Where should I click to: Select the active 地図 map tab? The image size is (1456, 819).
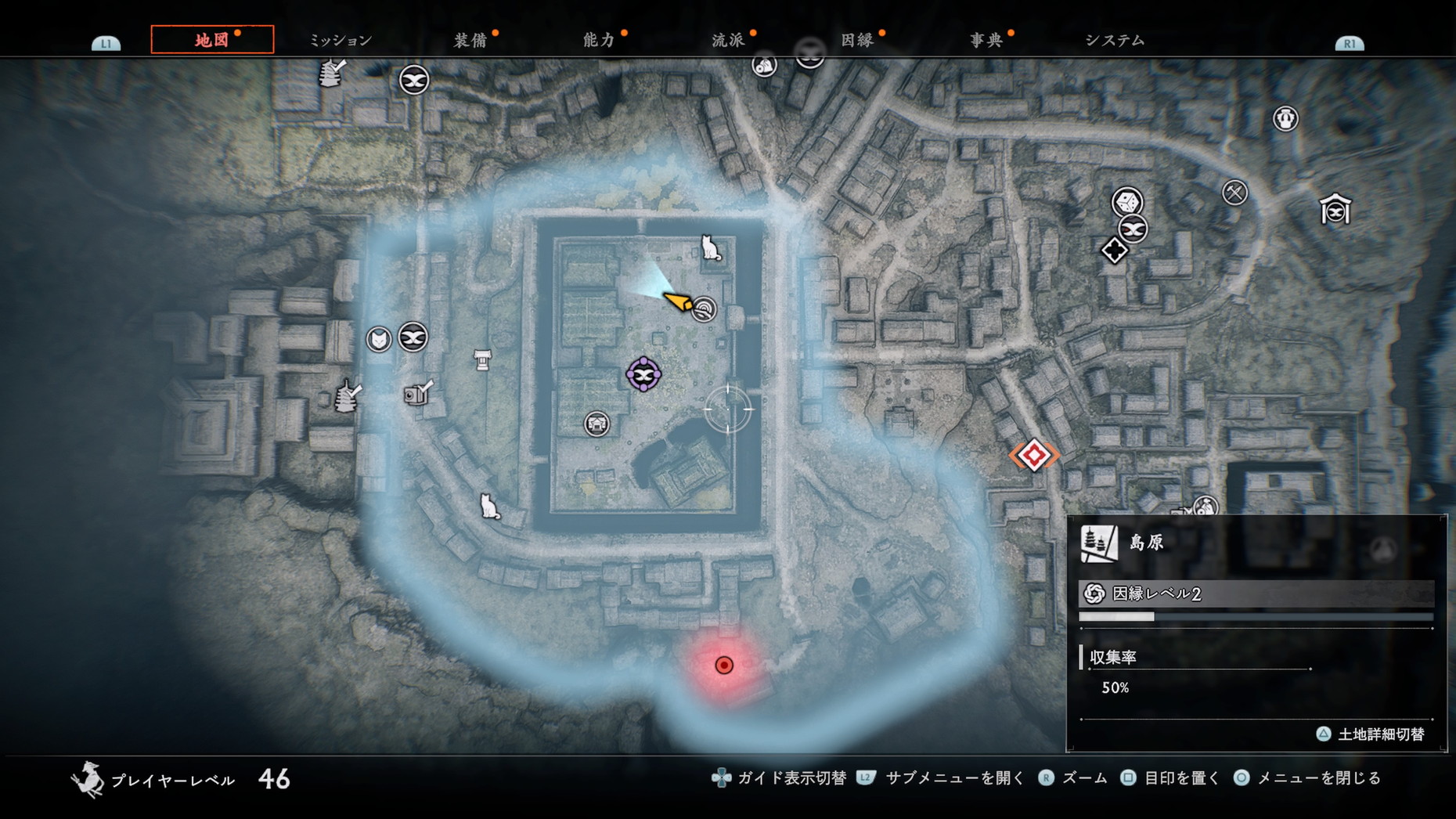coord(212,40)
